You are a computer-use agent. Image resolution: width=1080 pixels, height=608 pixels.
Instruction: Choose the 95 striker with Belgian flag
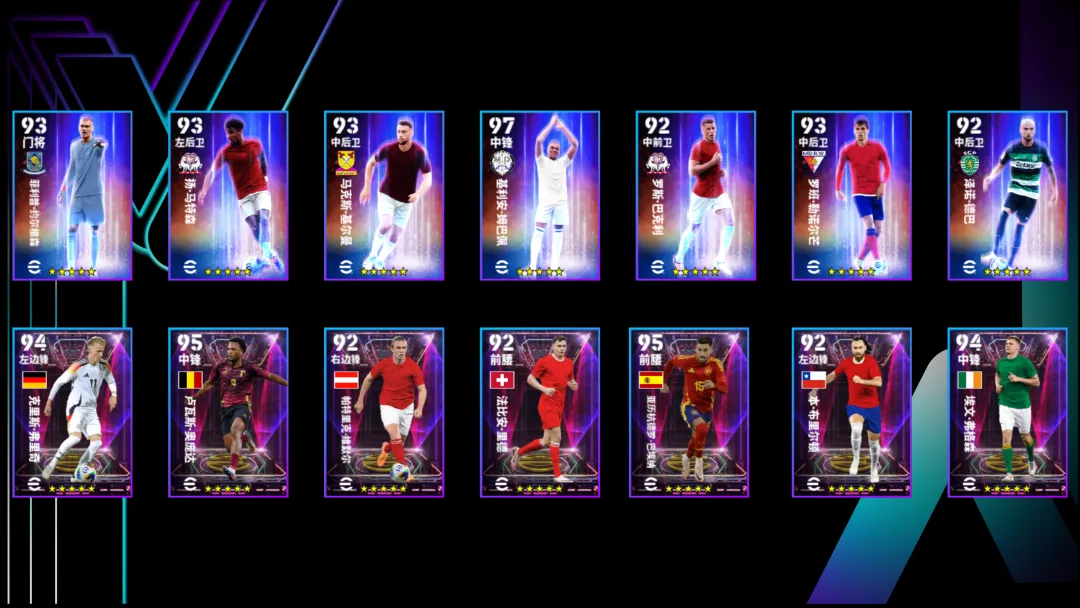point(228,412)
